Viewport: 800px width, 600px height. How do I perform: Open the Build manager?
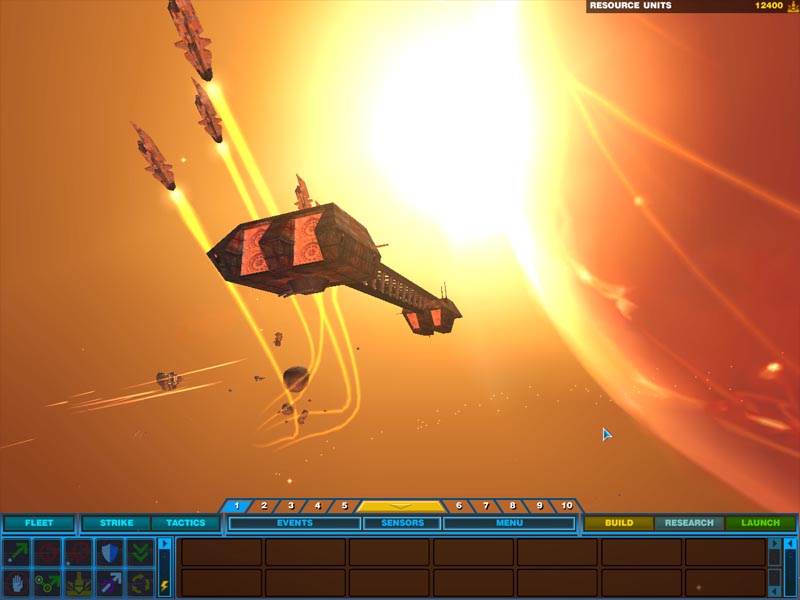[618, 523]
